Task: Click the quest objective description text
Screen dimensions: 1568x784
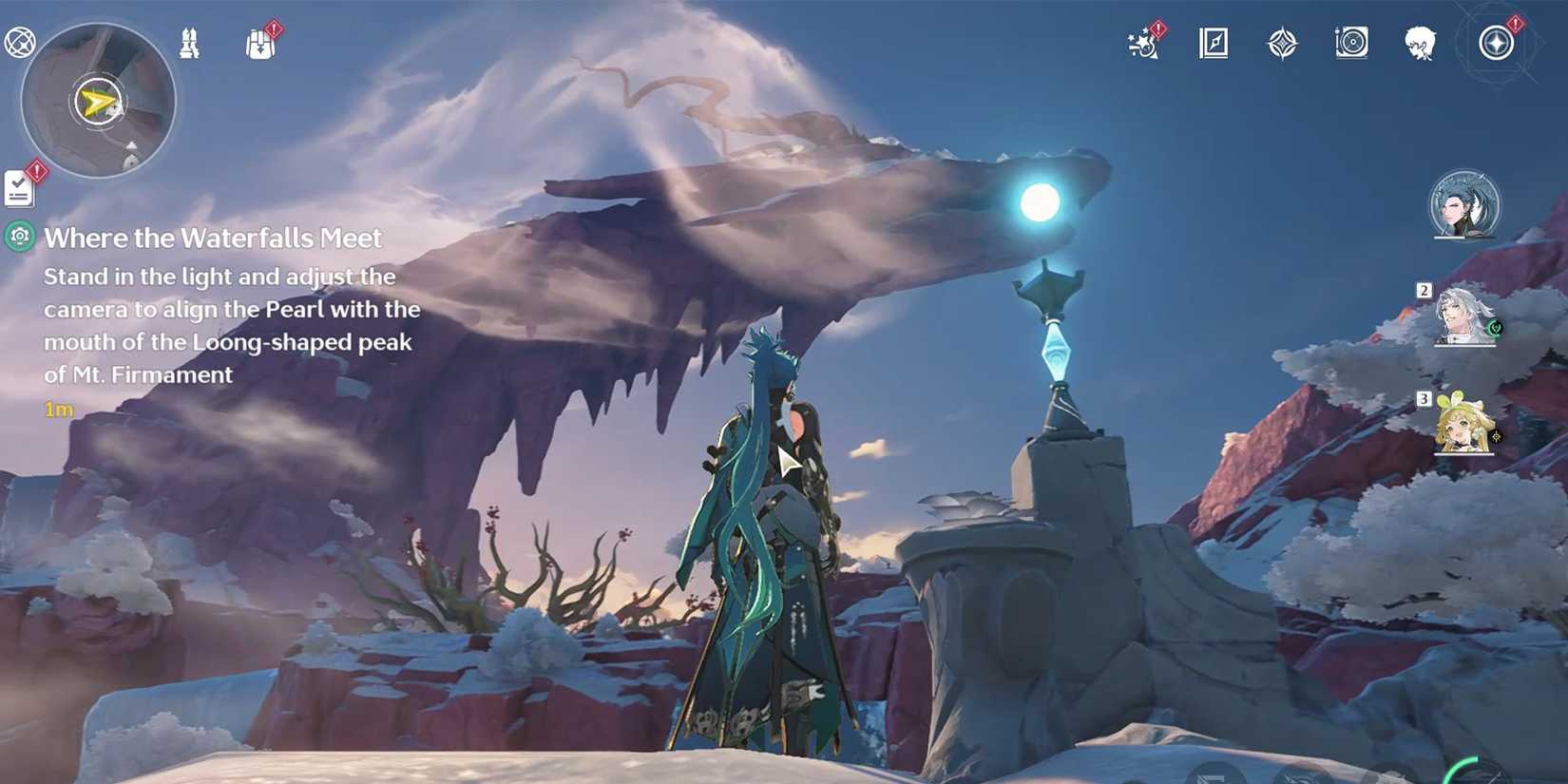Action: [x=231, y=325]
